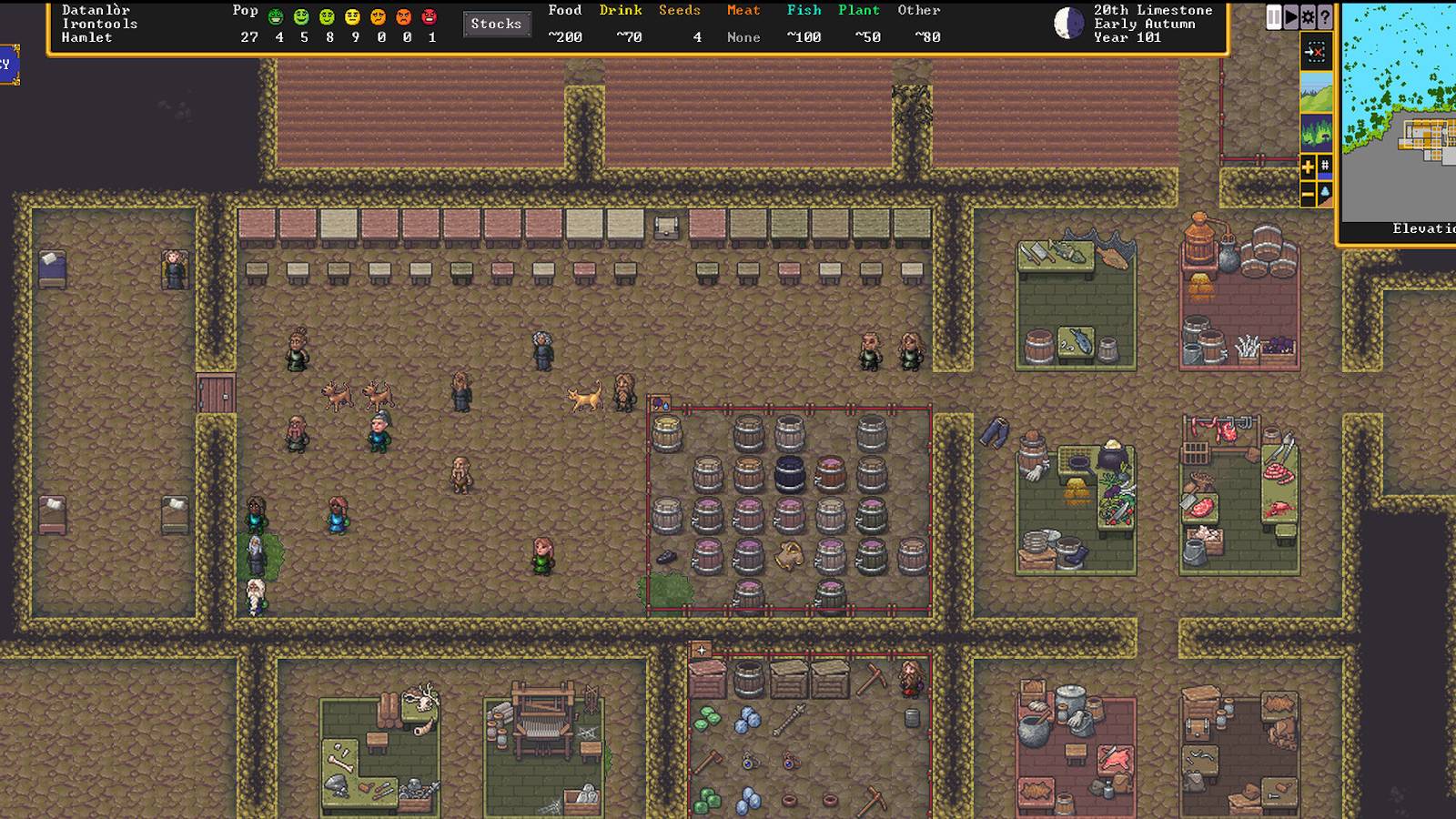Screen dimensions: 1456x819
Task: Click the red miserable face in the Pop mood bar
Action: point(431,17)
